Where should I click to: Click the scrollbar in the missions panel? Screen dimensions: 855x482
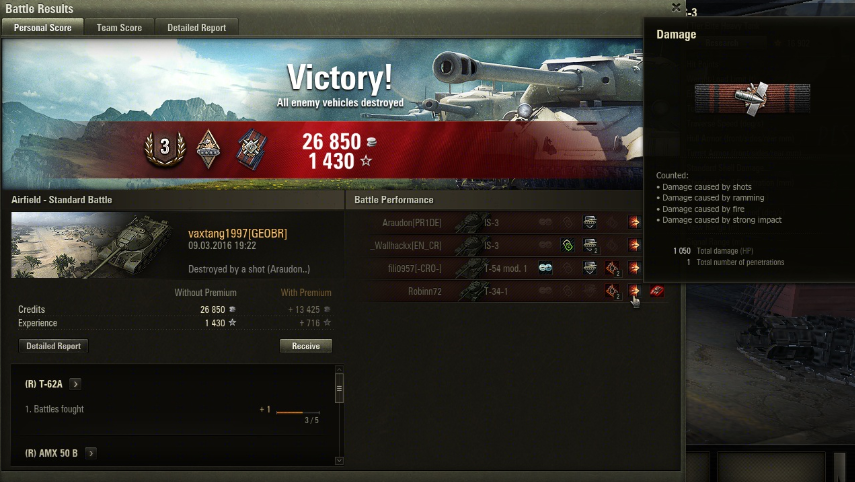point(339,389)
